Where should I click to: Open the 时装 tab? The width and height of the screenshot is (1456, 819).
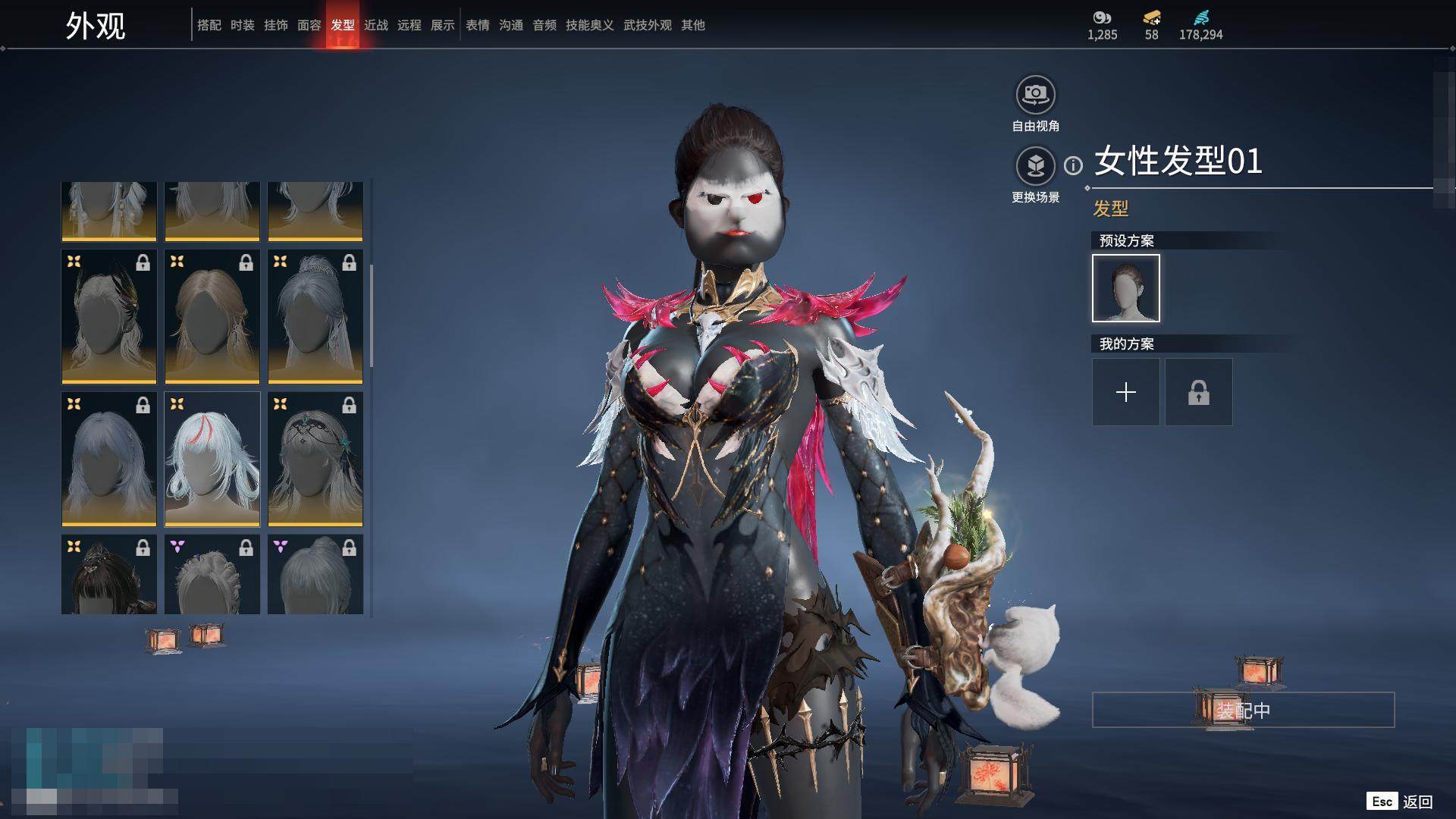point(243,25)
